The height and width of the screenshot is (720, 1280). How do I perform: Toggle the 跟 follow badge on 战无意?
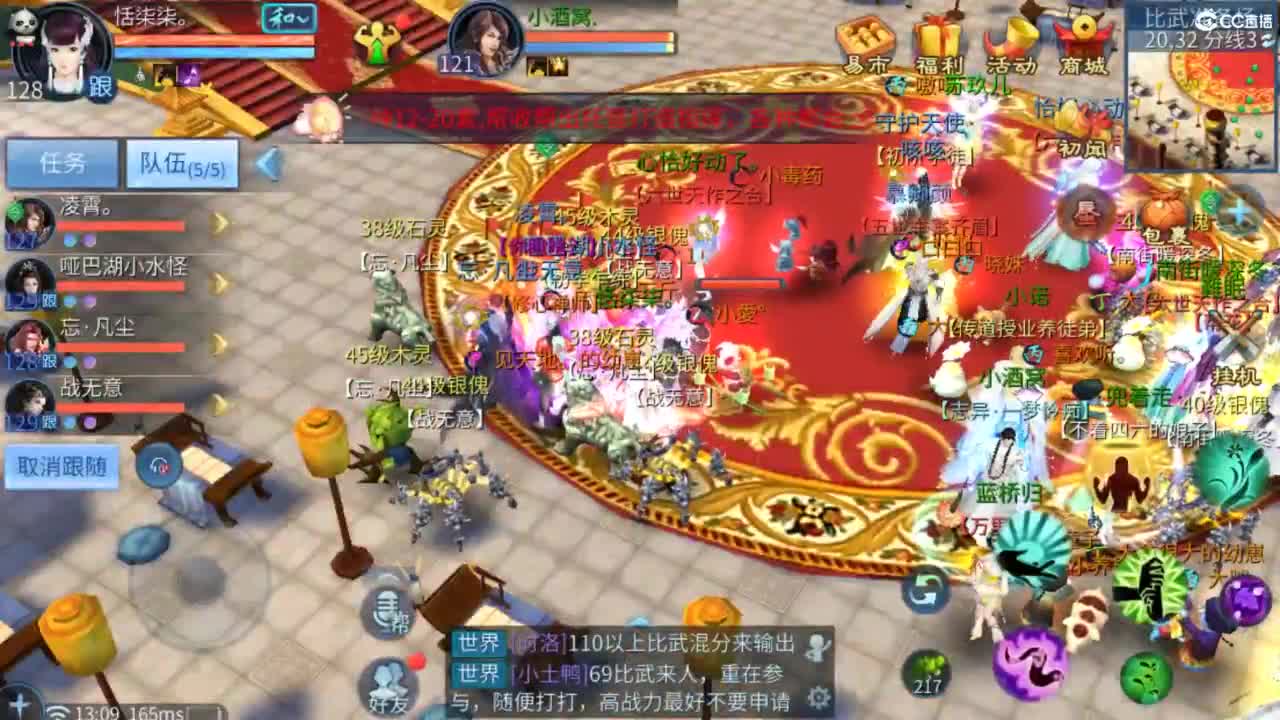click(x=47, y=420)
